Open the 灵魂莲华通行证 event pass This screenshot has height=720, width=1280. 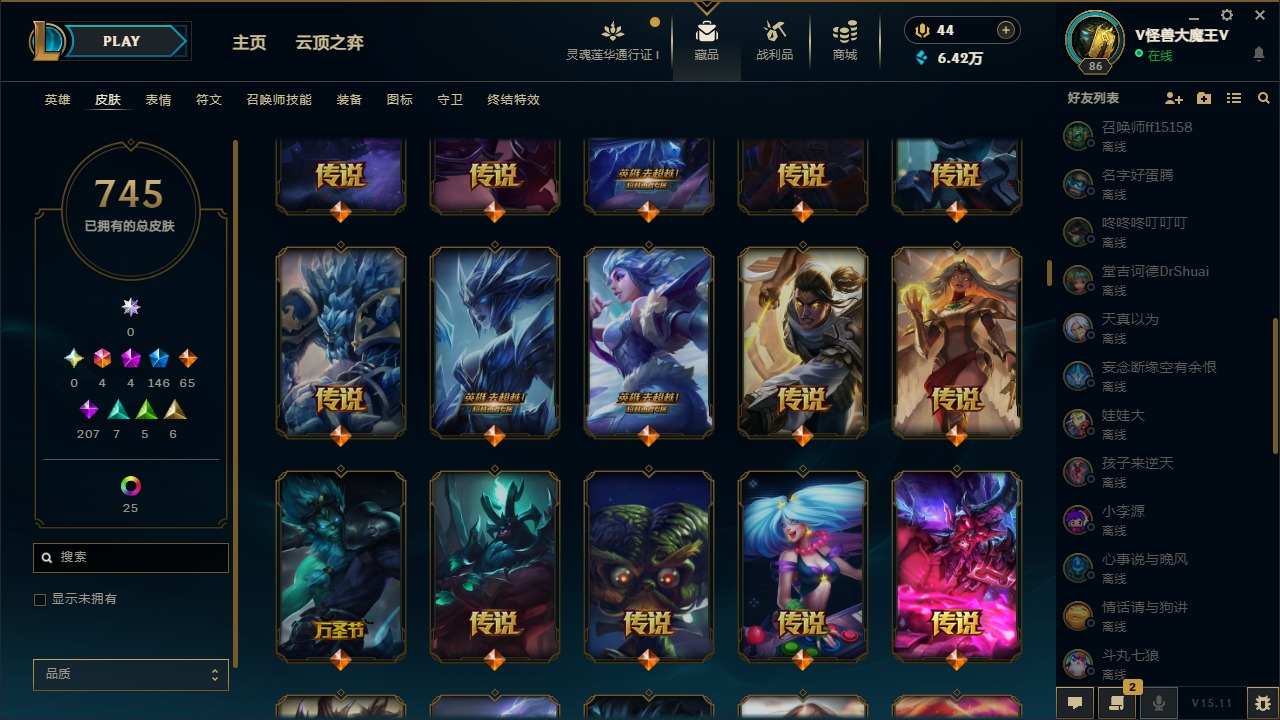tap(612, 40)
